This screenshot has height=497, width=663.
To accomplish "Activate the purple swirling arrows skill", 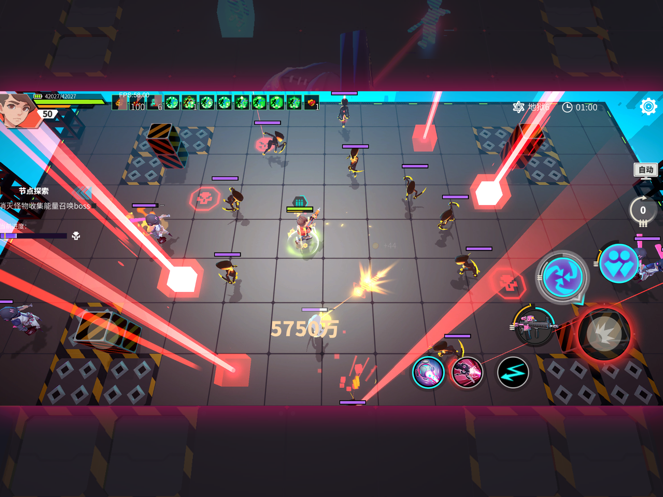I will coord(562,276).
